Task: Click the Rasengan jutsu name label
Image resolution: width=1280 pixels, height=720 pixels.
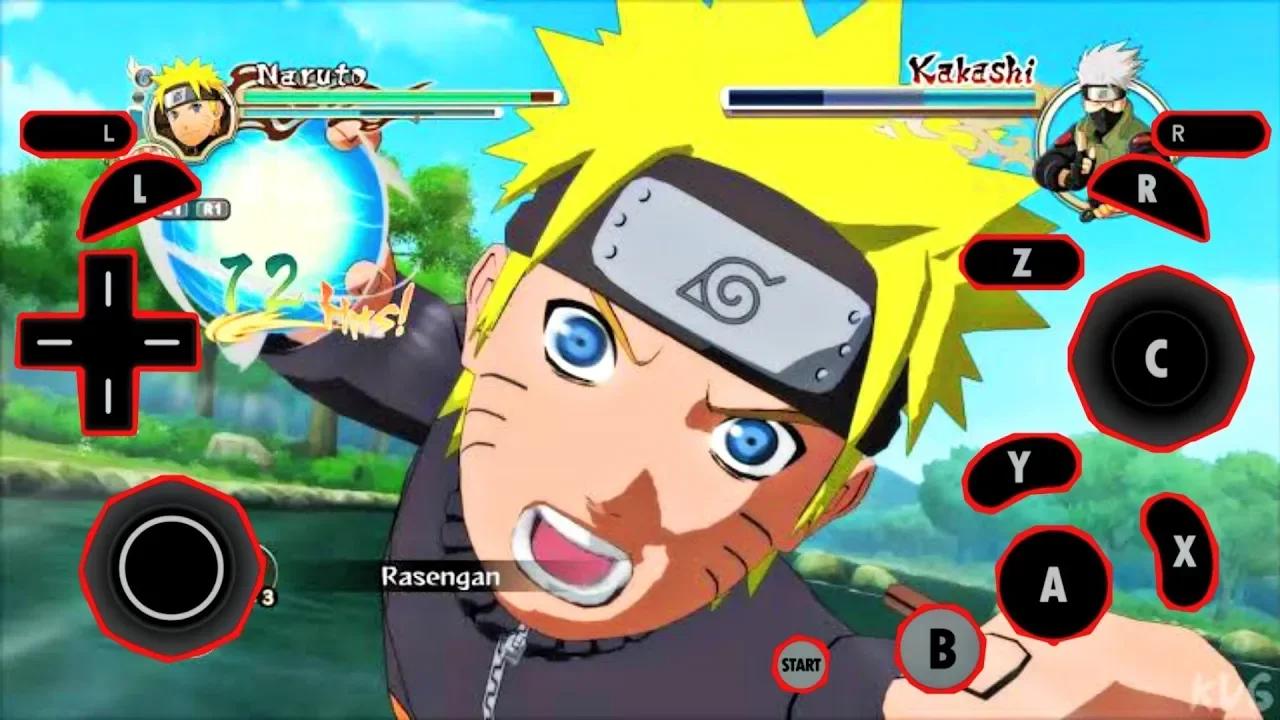Action: click(440, 577)
